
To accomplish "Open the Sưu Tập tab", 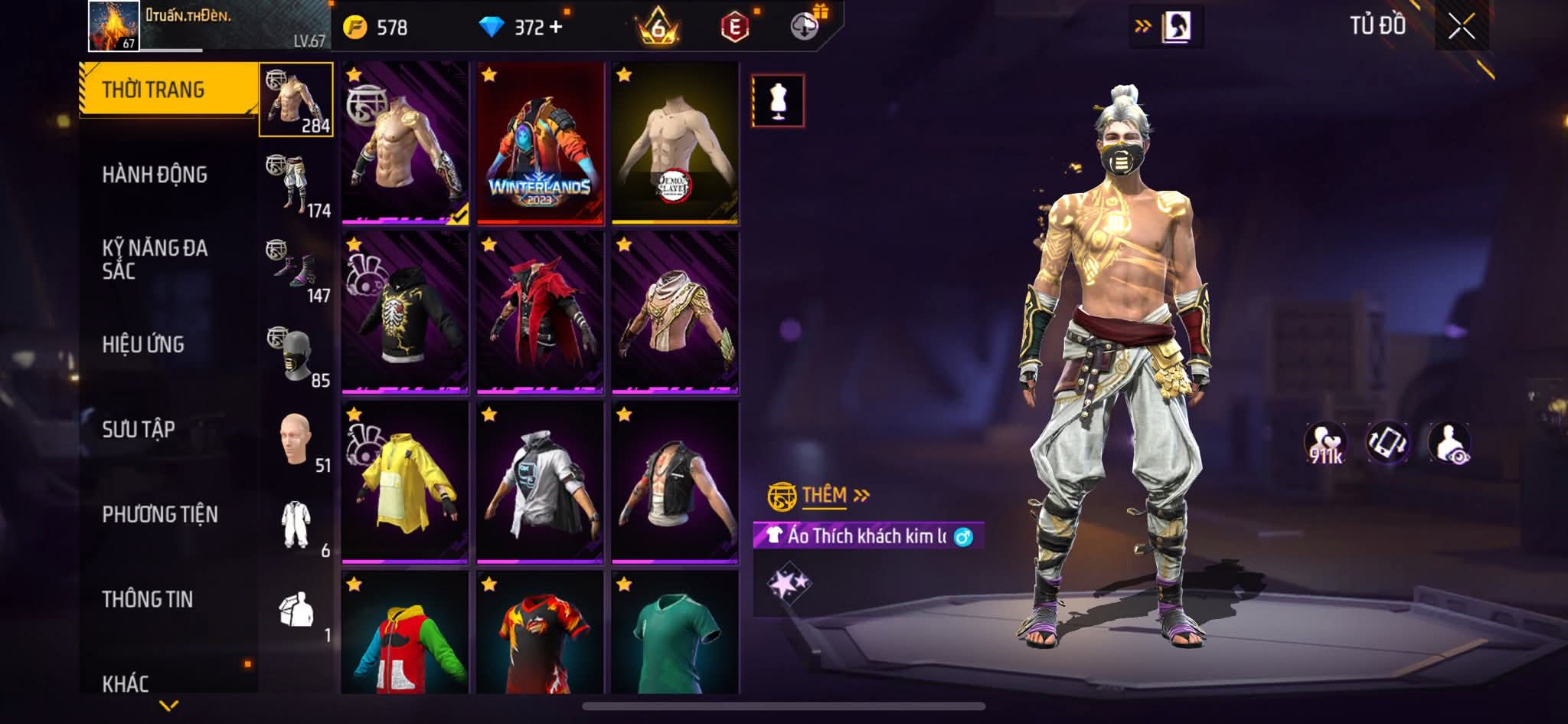I will point(139,429).
